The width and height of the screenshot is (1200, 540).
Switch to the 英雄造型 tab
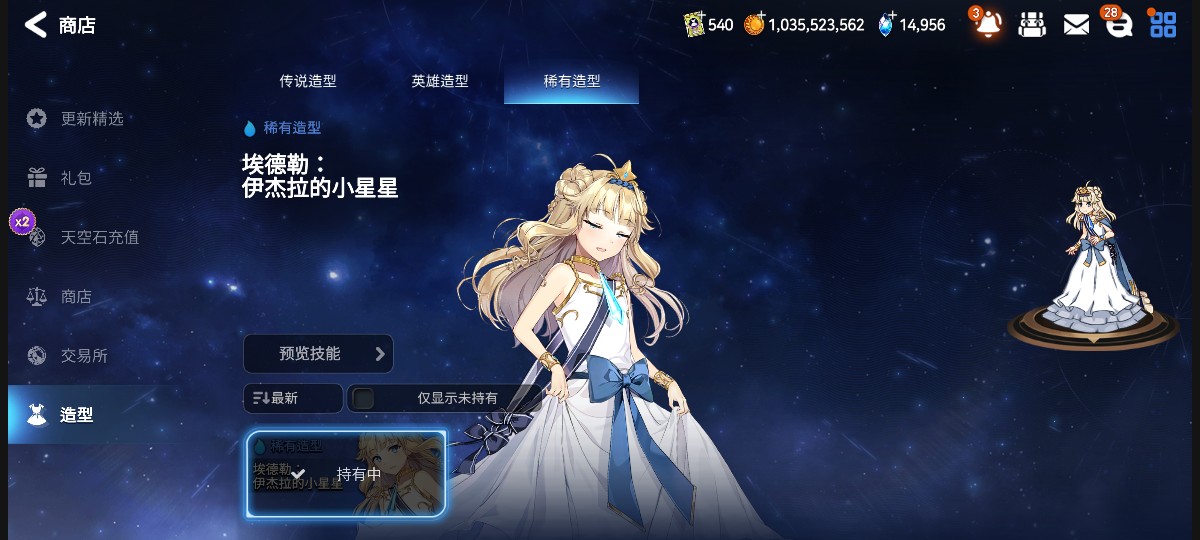click(x=440, y=82)
